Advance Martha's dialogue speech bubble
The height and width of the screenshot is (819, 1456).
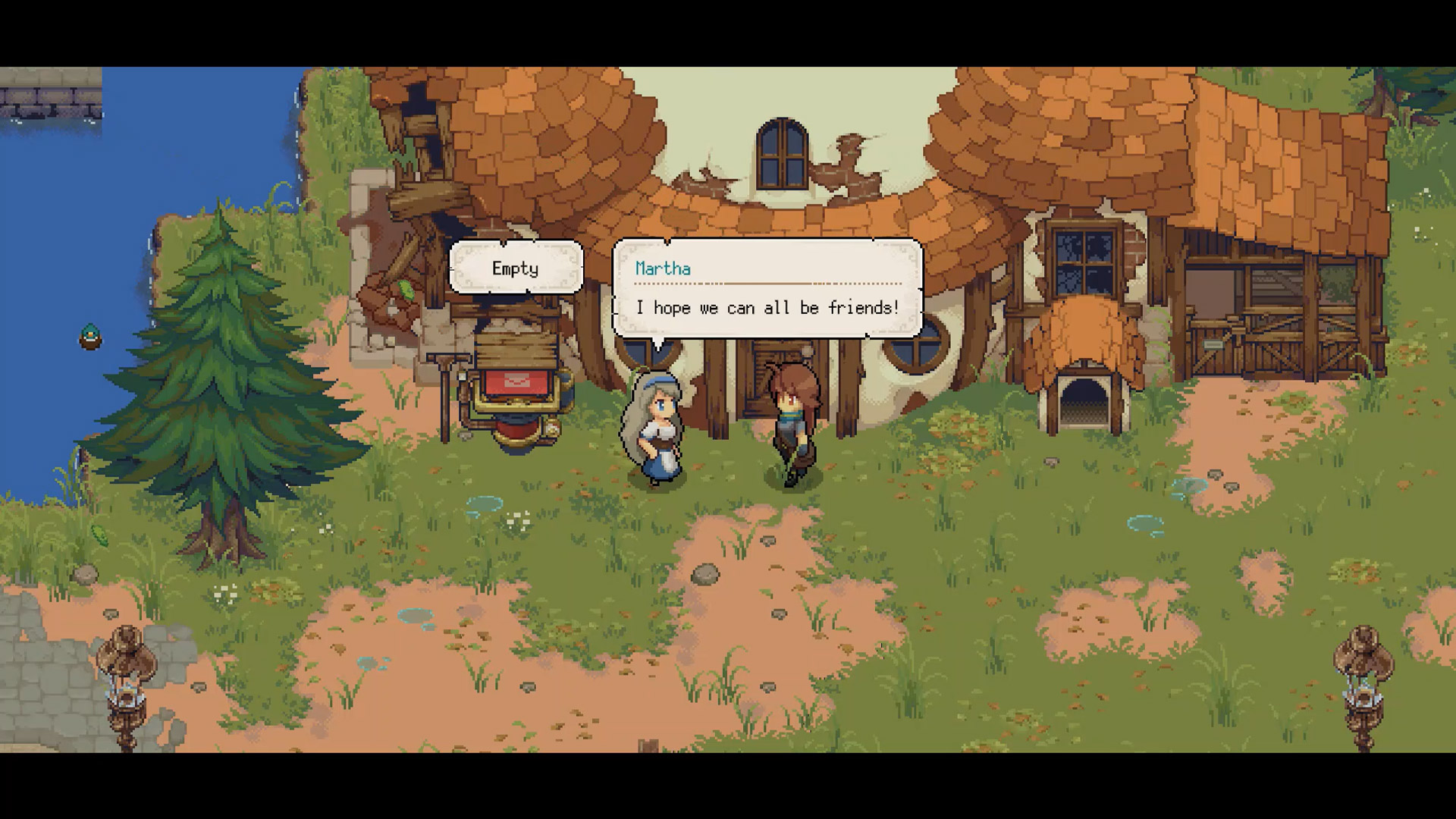coord(767,289)
